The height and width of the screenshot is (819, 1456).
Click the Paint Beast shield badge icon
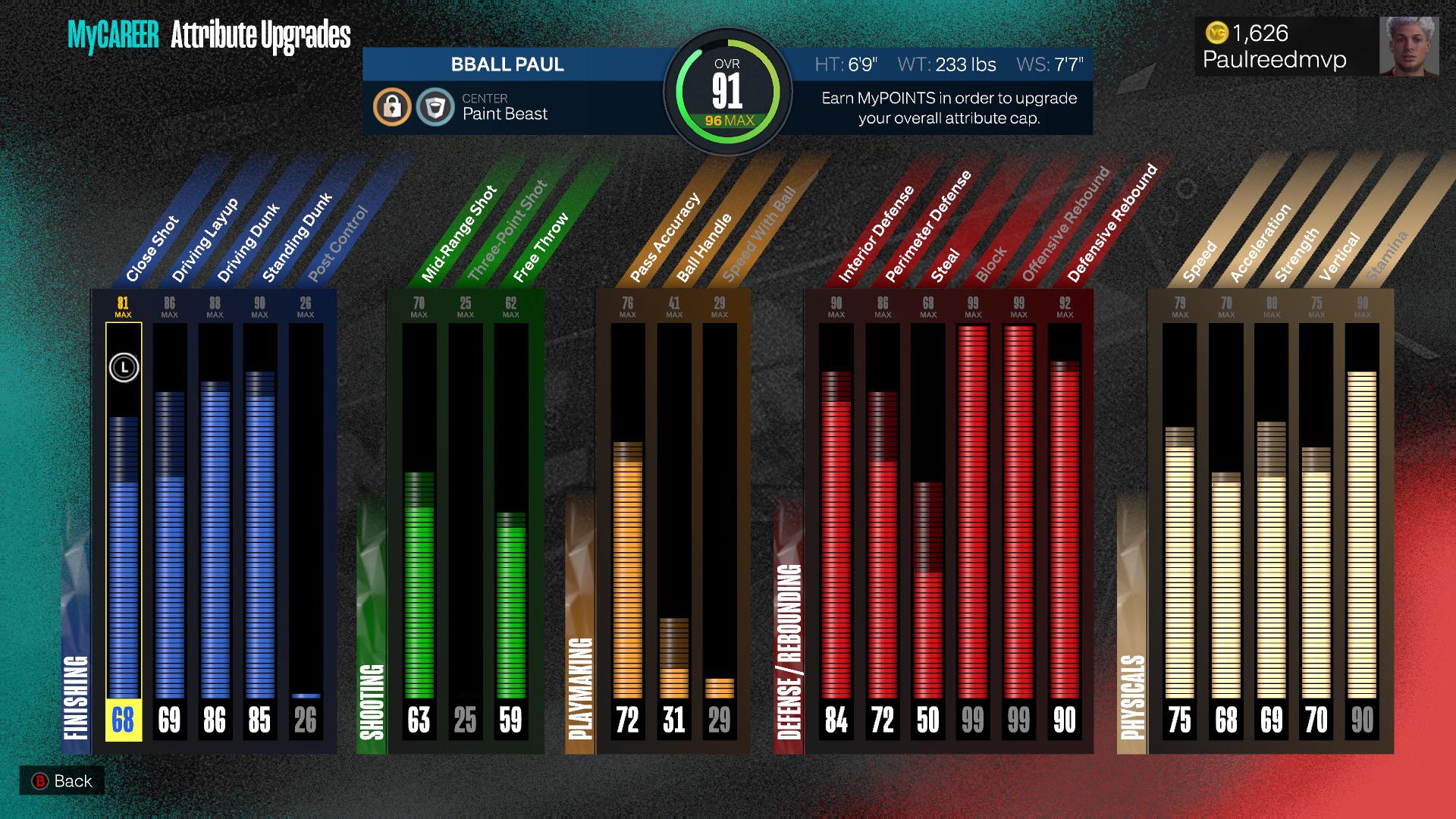coord(435,107)
